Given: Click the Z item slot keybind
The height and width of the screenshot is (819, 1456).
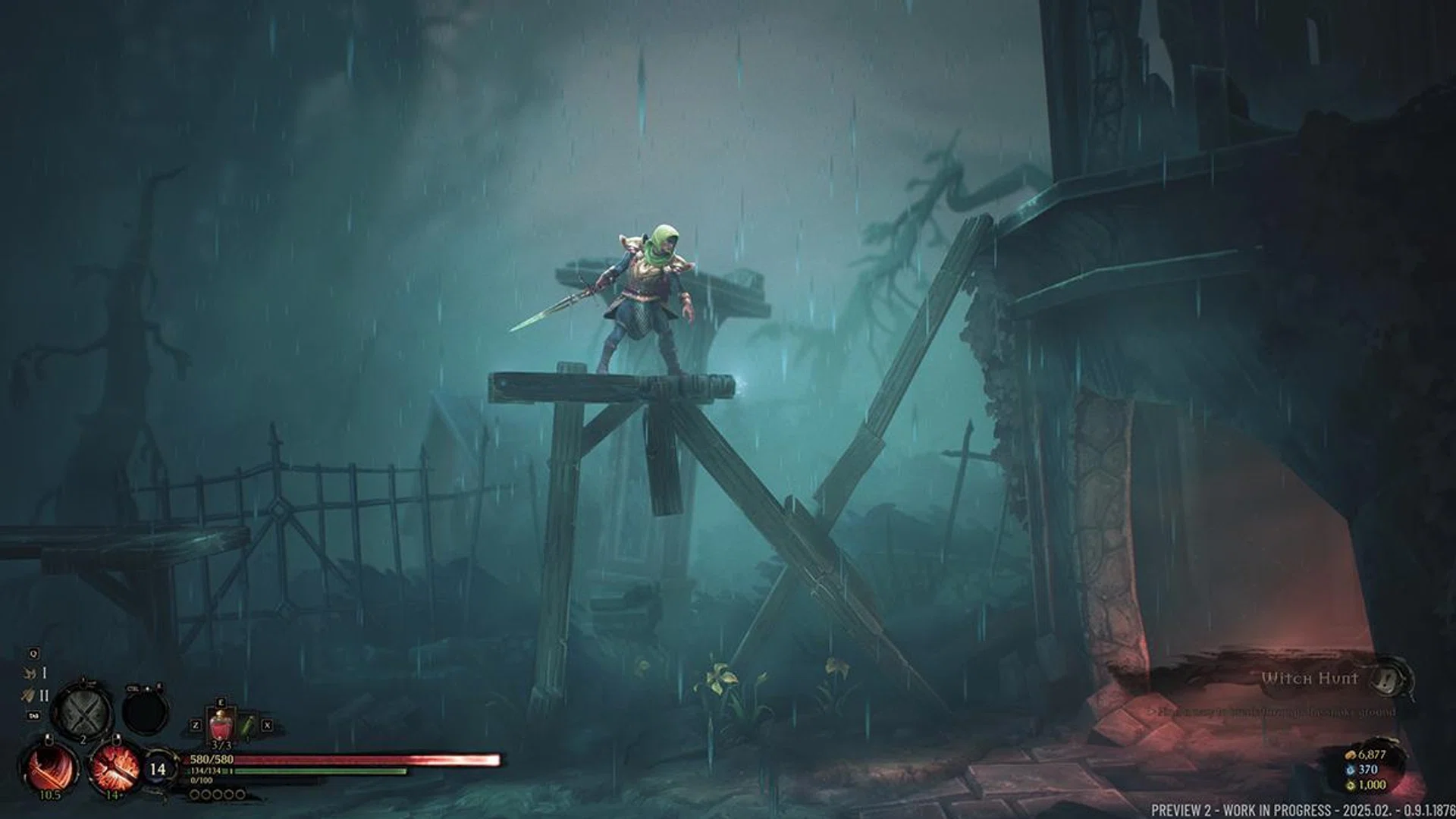Looking at the screenshot, I should pyautogui.click(x=196, y=725).
